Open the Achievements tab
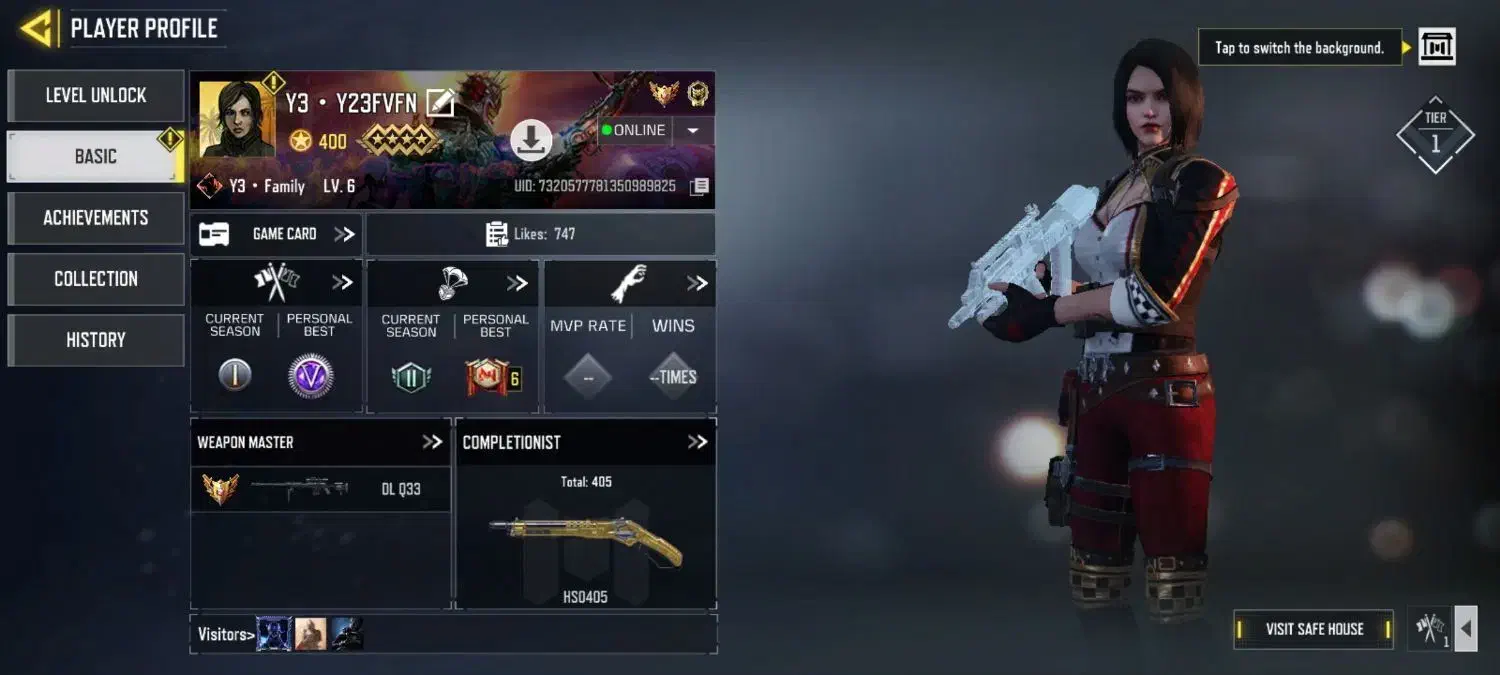This screenshot has width=1500, height=675. [96, 218]
